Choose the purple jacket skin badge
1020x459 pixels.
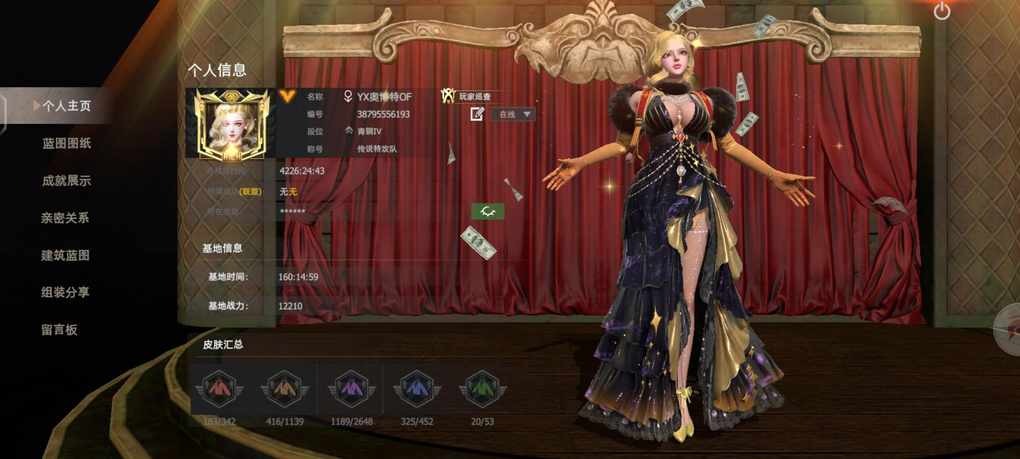(x=350, y=386)
